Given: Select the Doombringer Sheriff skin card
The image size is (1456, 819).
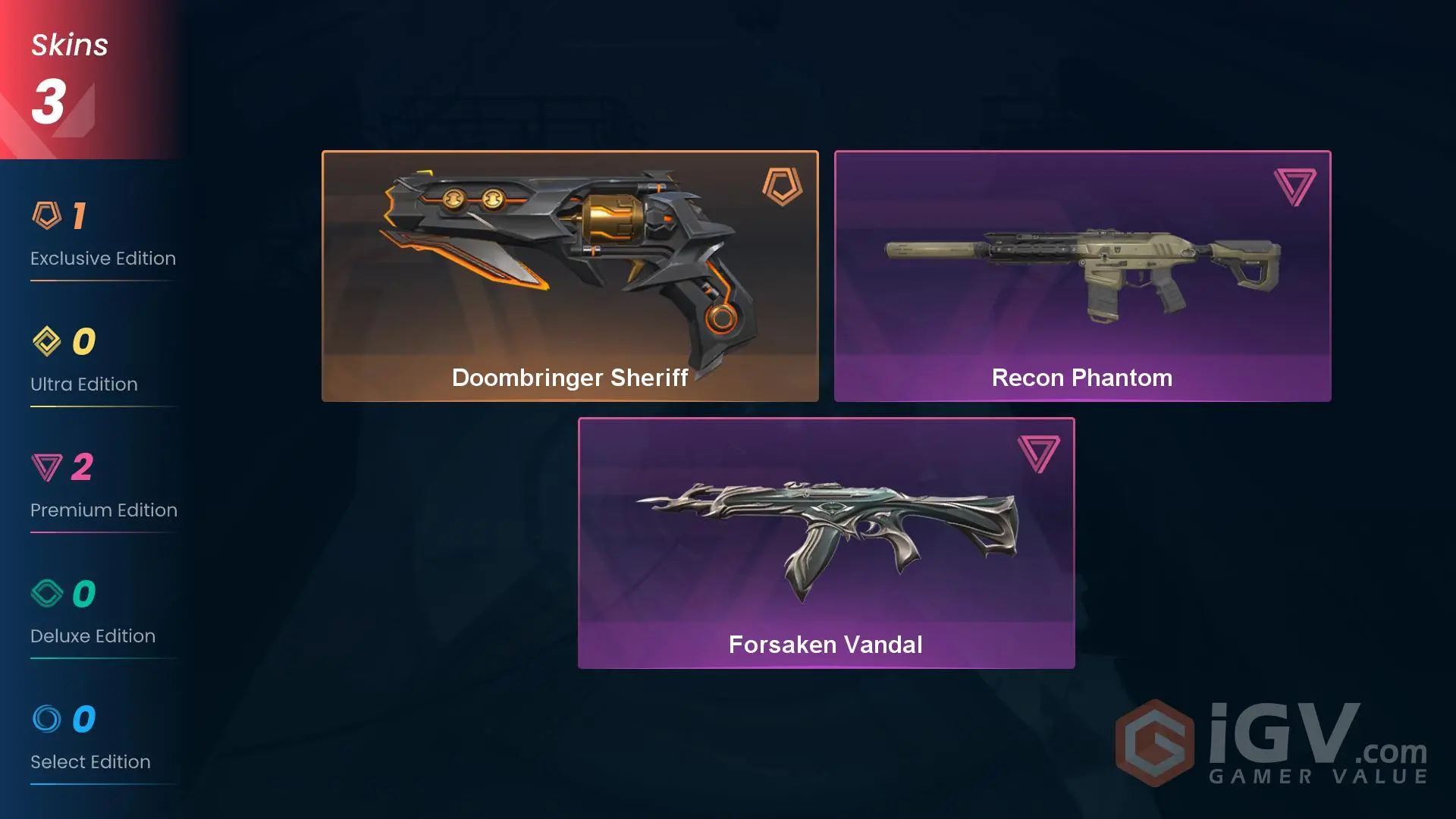Looking at the screenshot, I should (x=570, y=276).
